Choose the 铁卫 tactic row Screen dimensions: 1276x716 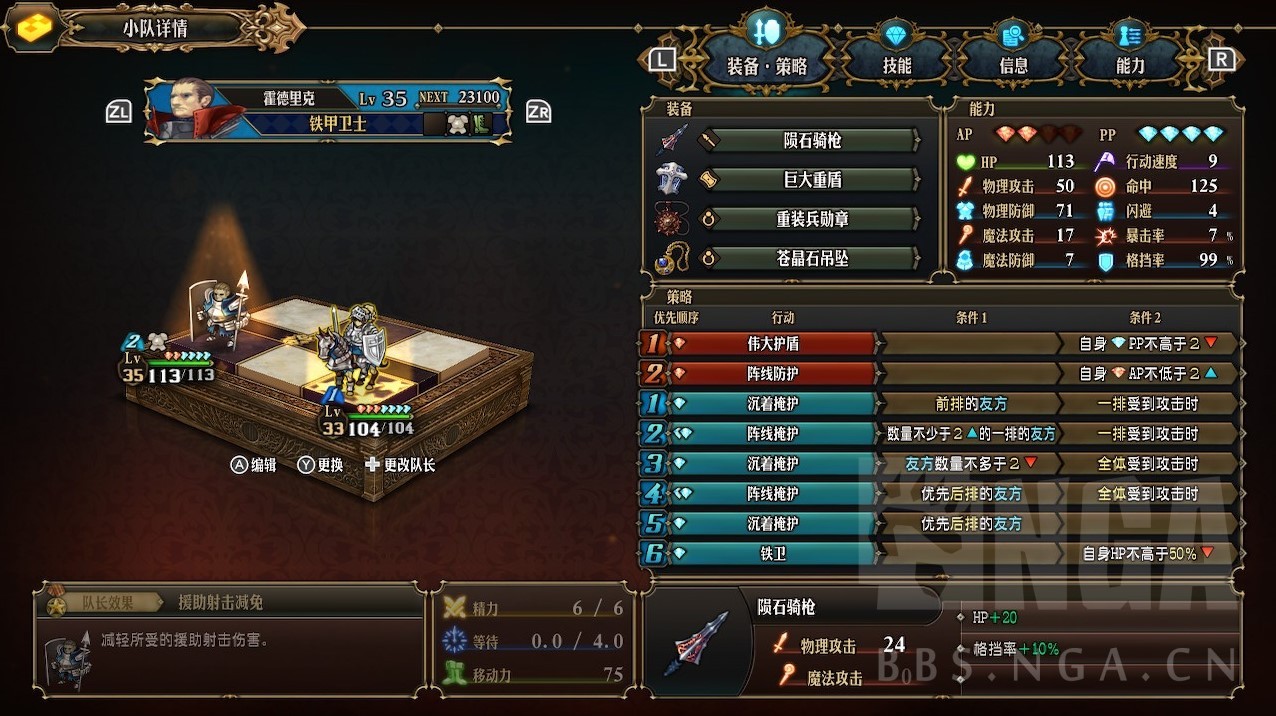pos(773,553)
